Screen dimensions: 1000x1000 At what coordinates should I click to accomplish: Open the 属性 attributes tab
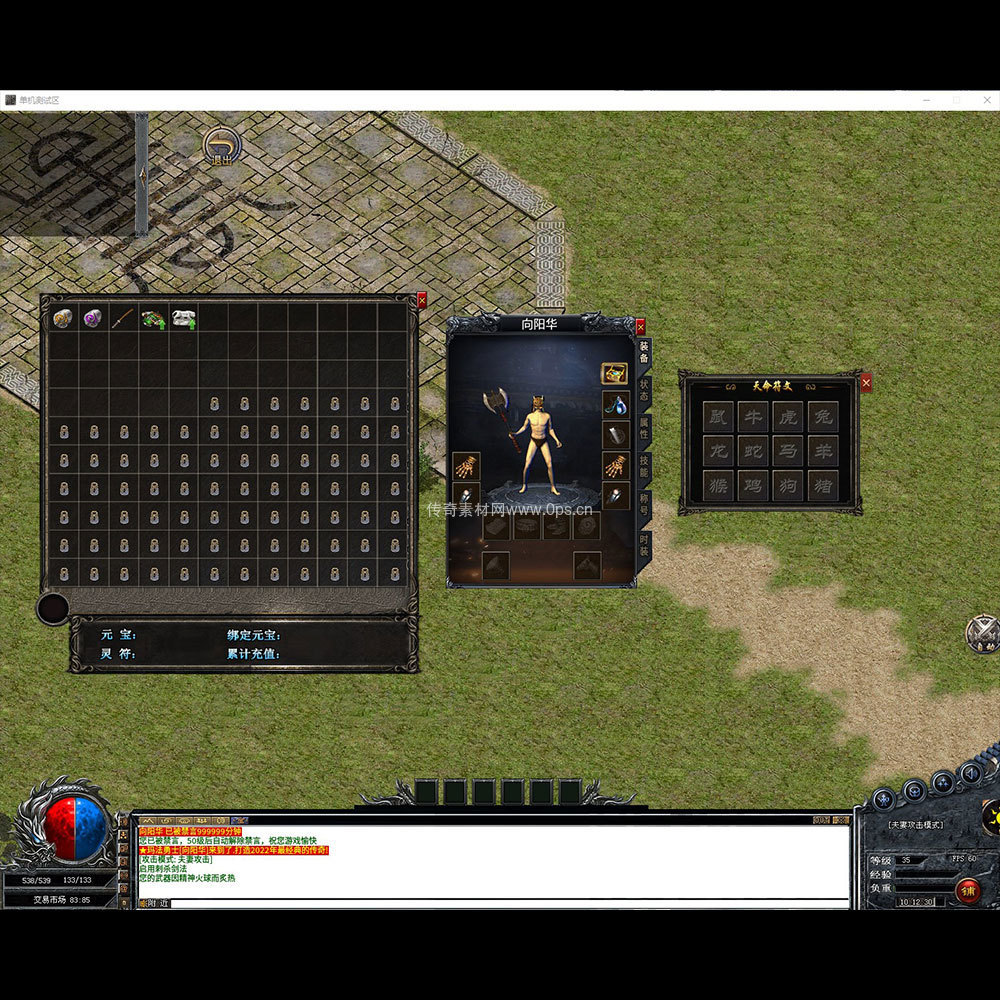pos(645,429)
